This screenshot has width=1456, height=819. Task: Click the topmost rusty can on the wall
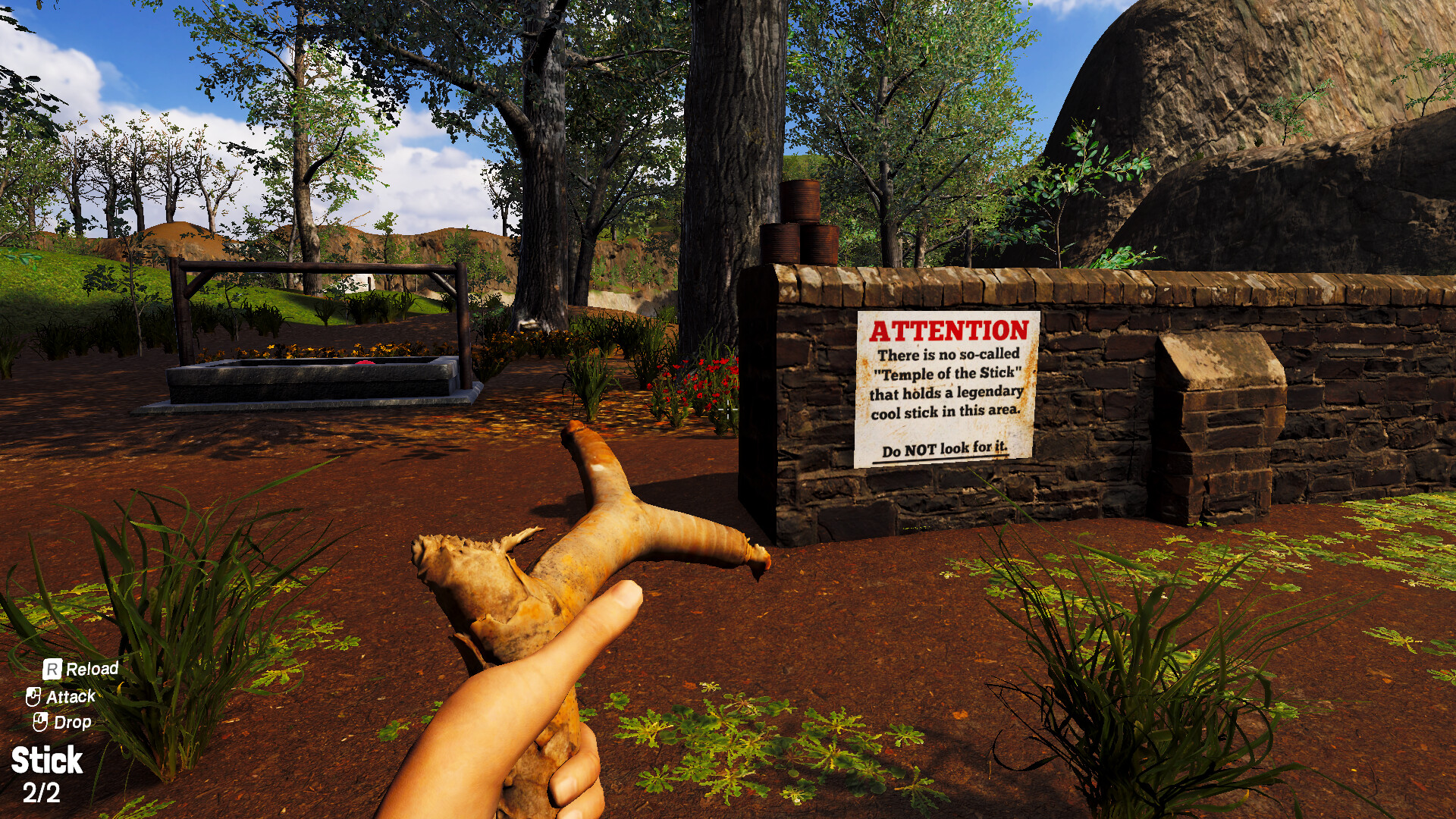799,200
